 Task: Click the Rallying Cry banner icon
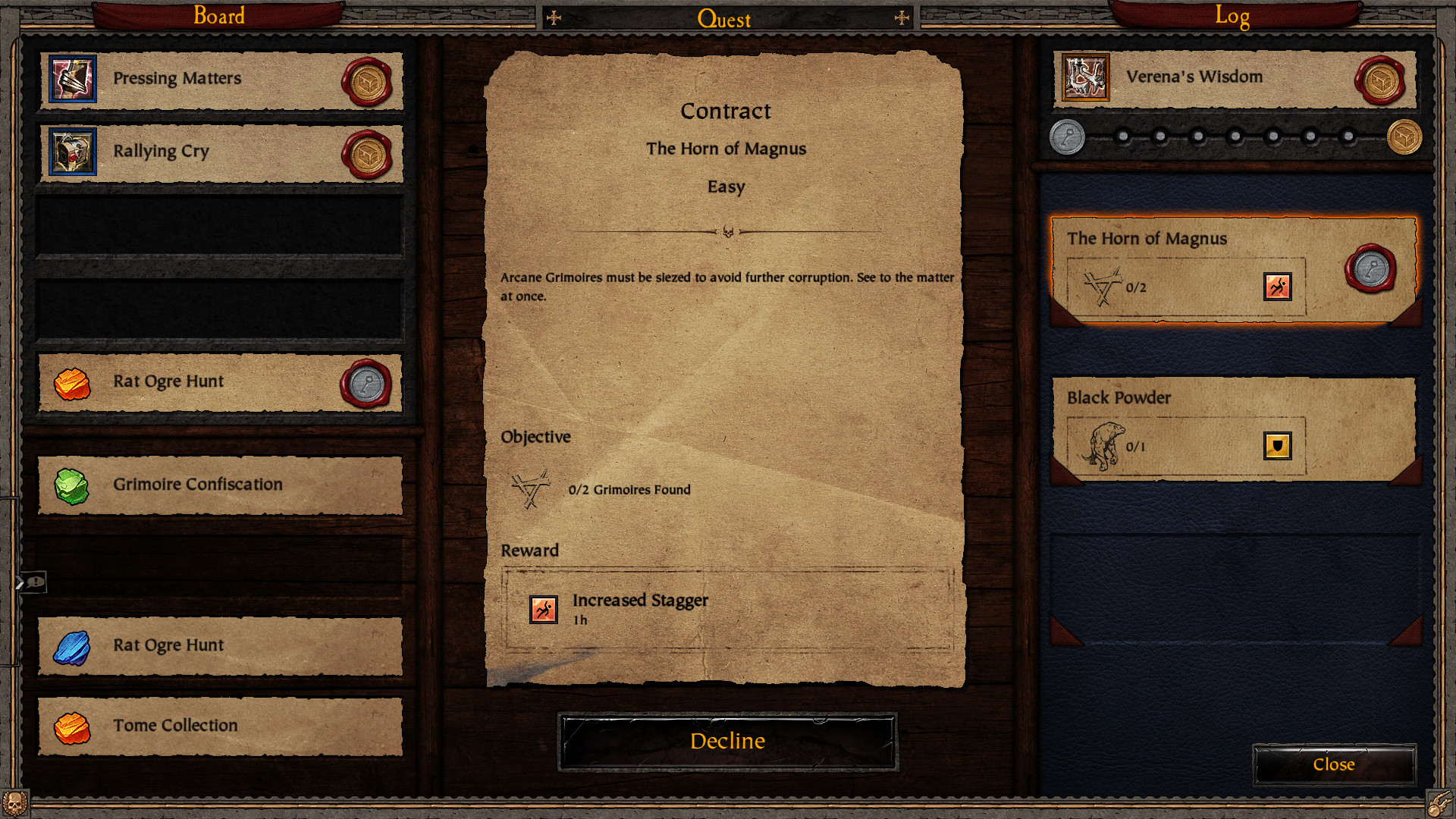click(x=71, y=151)
